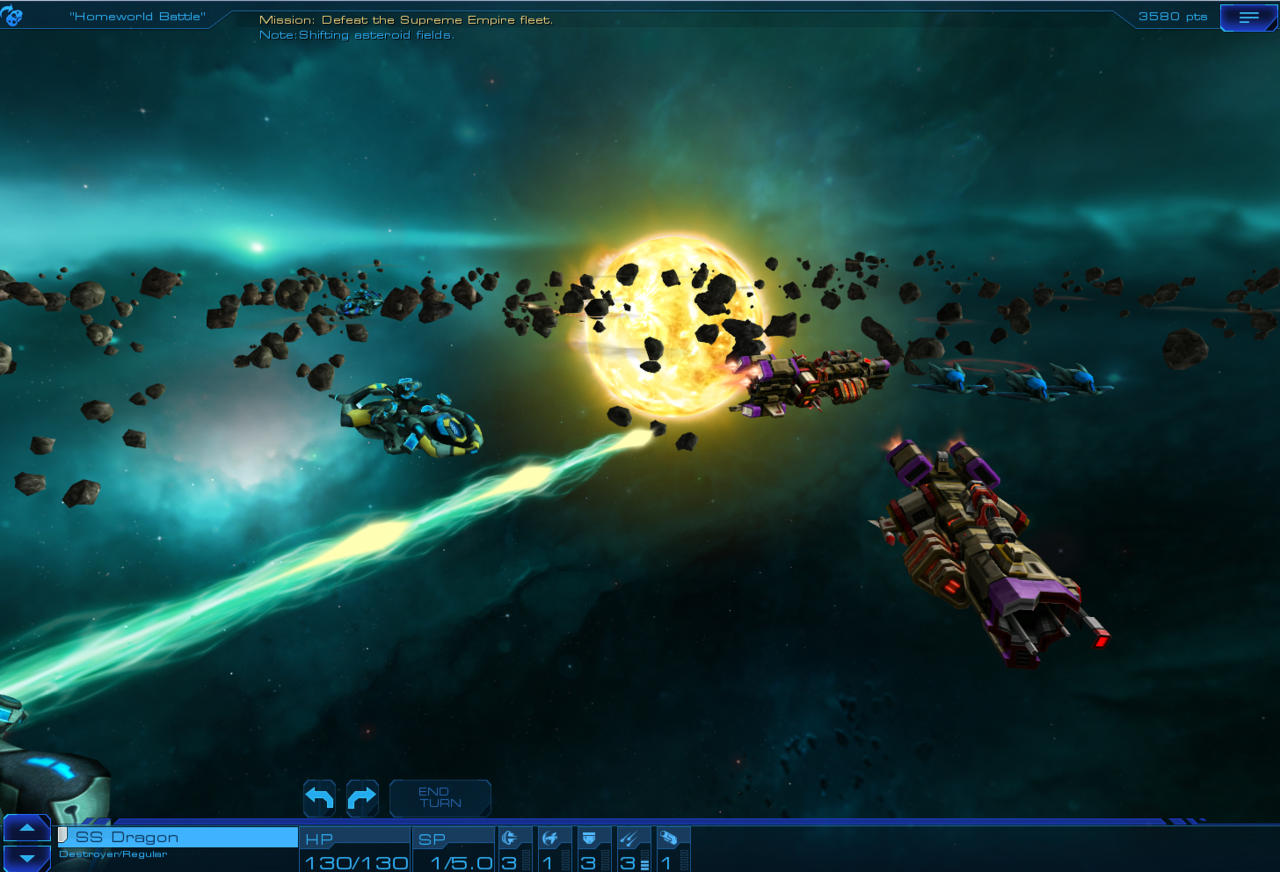This screenshot has width=1280, height=872.
Task: Activate the laser weapon icon
Action: 633,837
